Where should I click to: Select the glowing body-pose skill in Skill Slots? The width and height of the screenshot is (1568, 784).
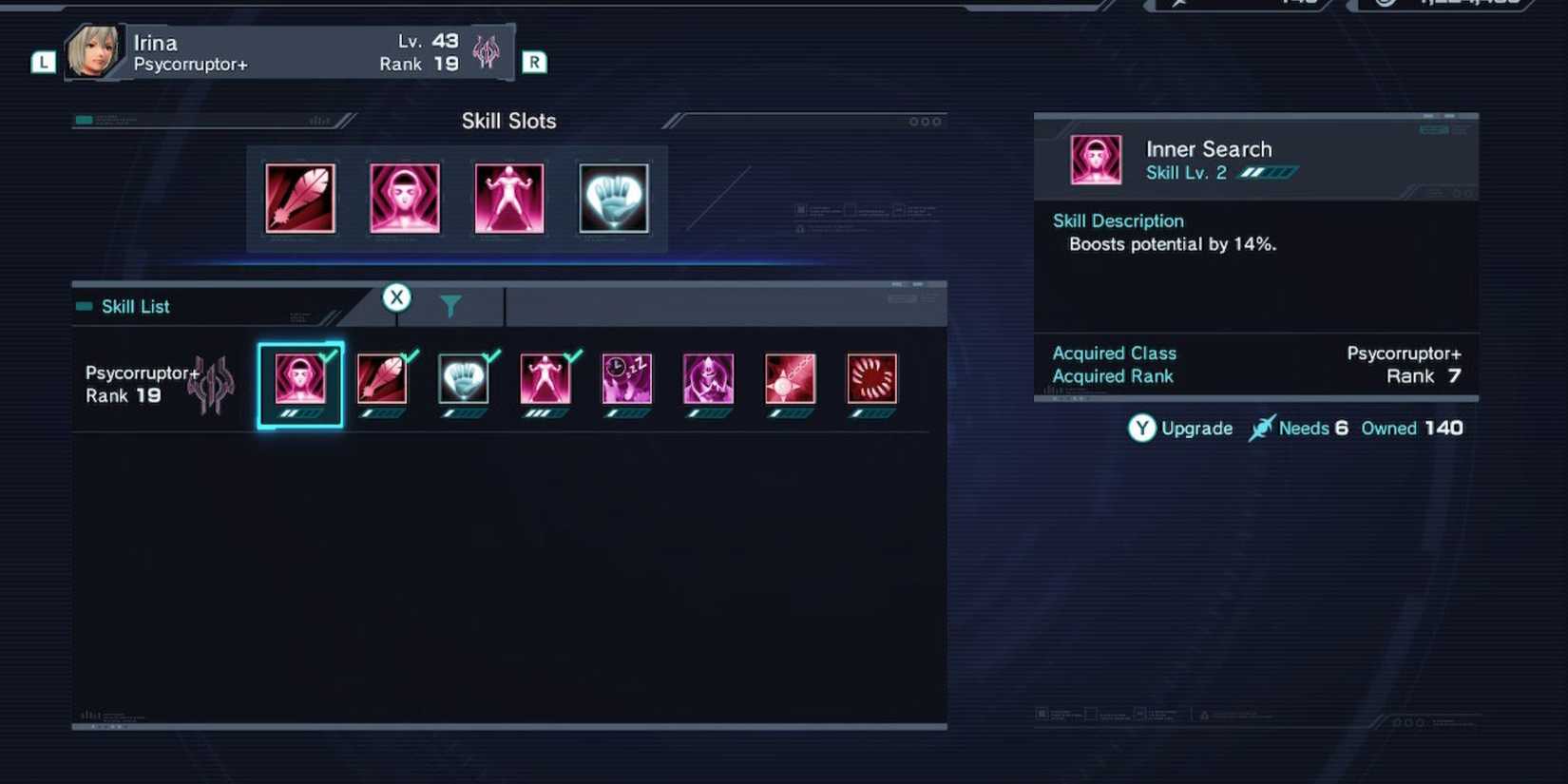(508, 198)
